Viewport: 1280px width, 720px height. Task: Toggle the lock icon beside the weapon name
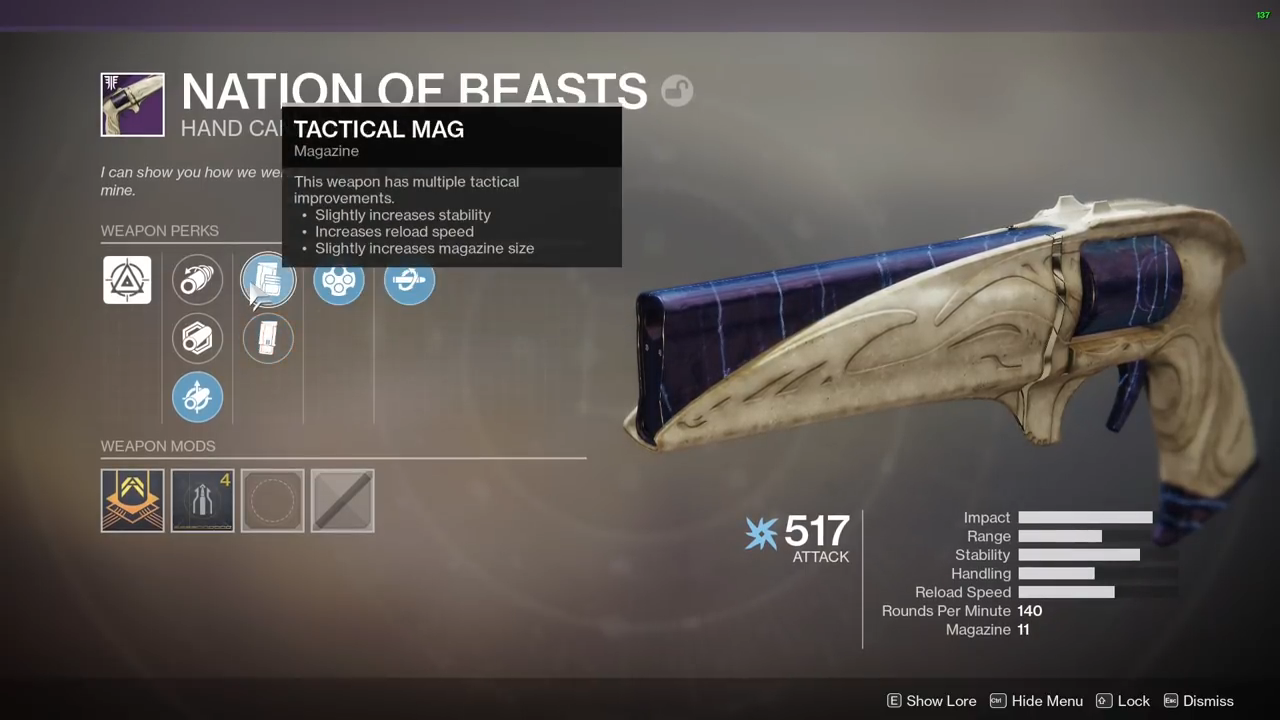pos(677,91)
